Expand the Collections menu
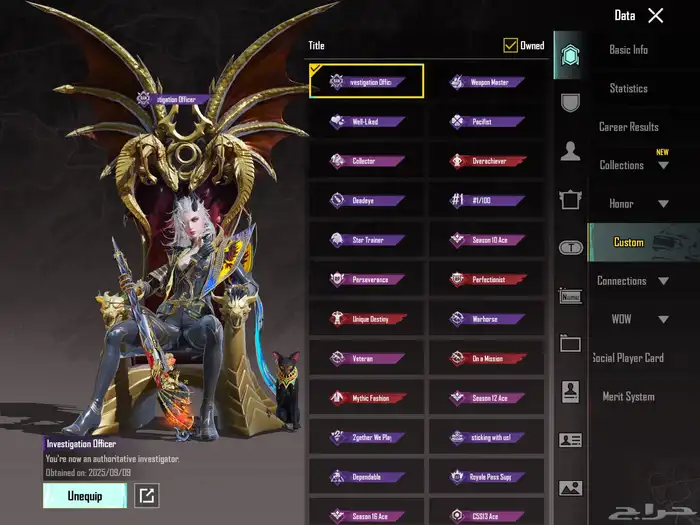The width and height of the screenshot is (700, 525). point(633,165)
